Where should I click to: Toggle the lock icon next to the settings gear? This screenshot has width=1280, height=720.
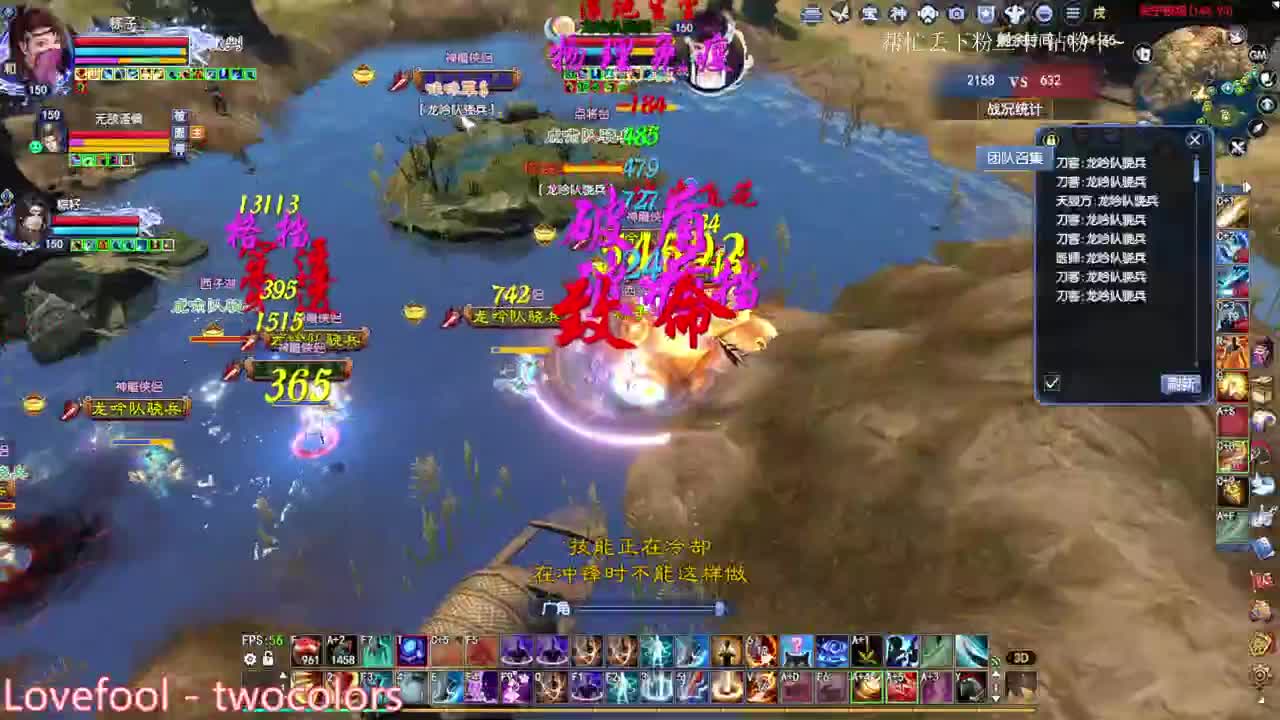point(268,657)
